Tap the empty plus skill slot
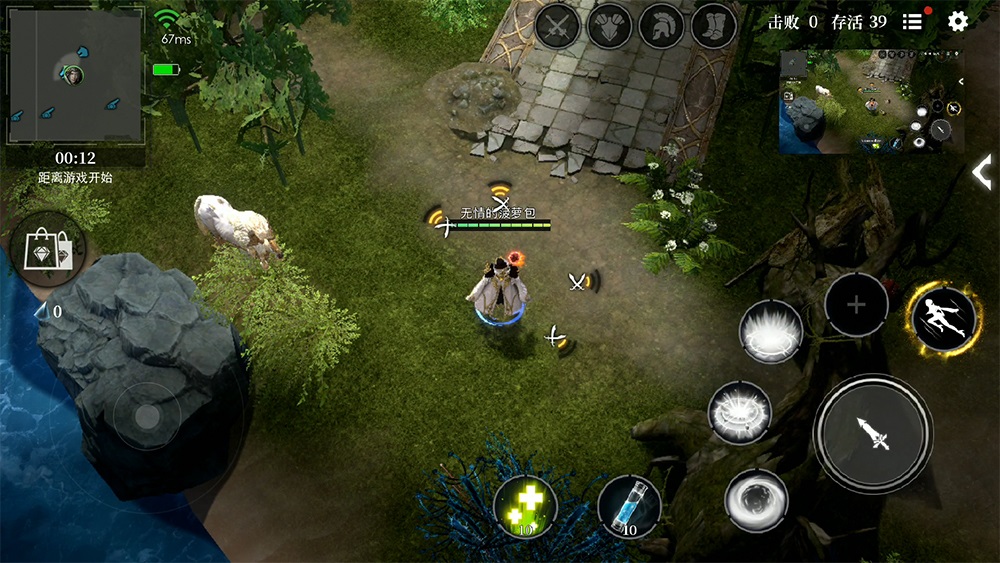Screen dimensions: 1000x563 (856, 304)
